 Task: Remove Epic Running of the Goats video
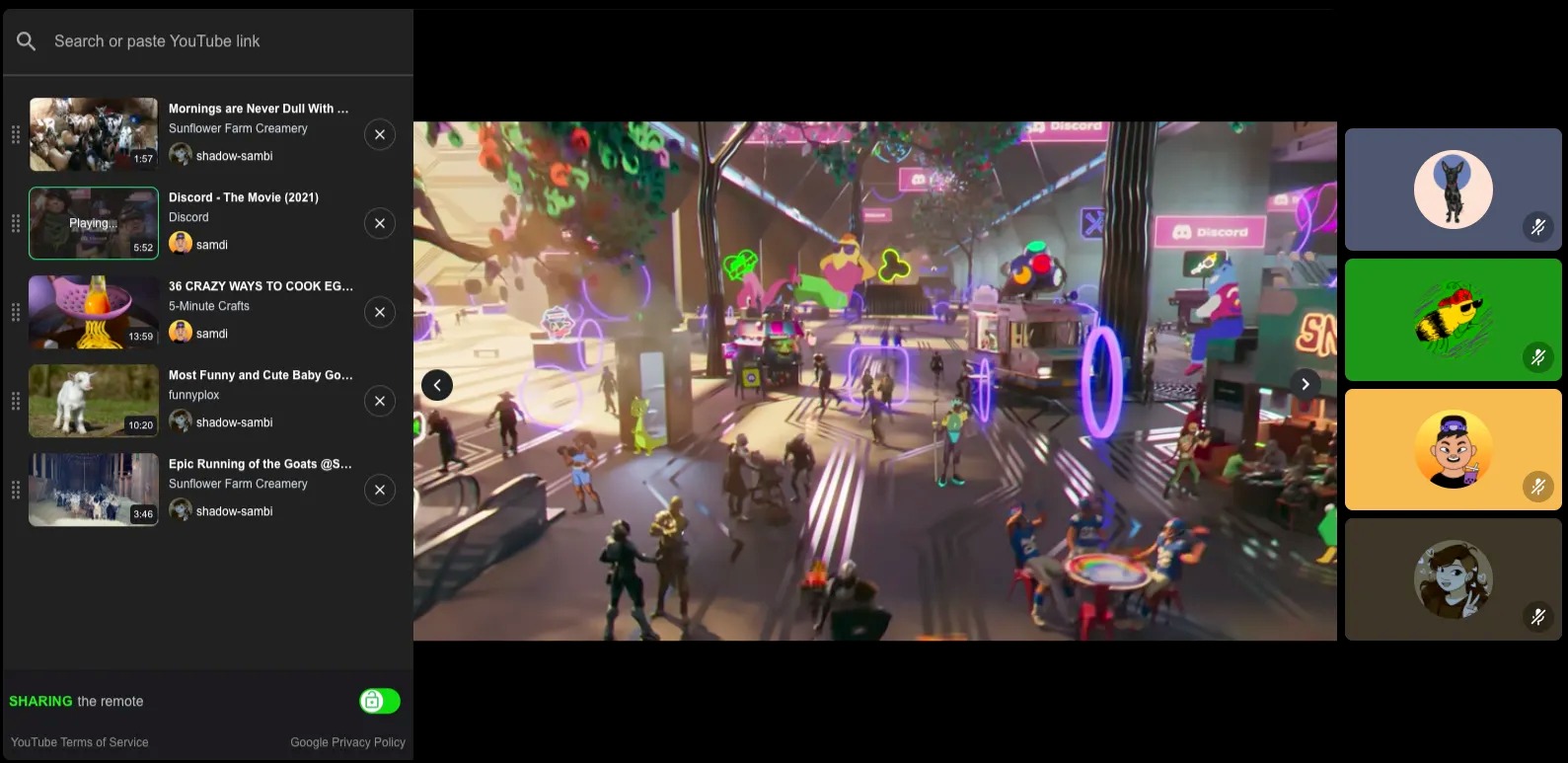click(380, 490)
